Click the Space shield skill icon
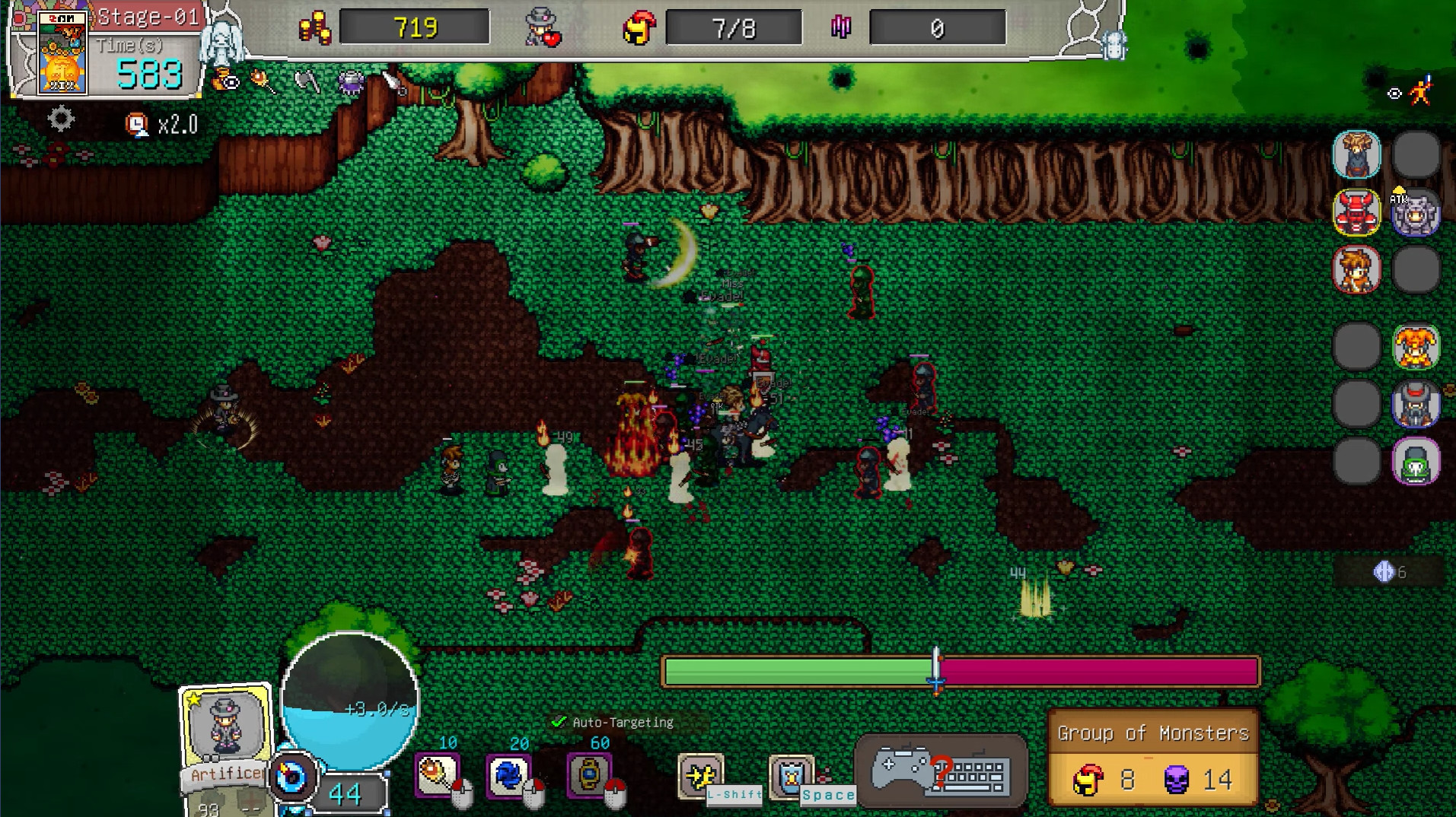The height and width of the screenshot is (817, 1456). tap(792, 774)
